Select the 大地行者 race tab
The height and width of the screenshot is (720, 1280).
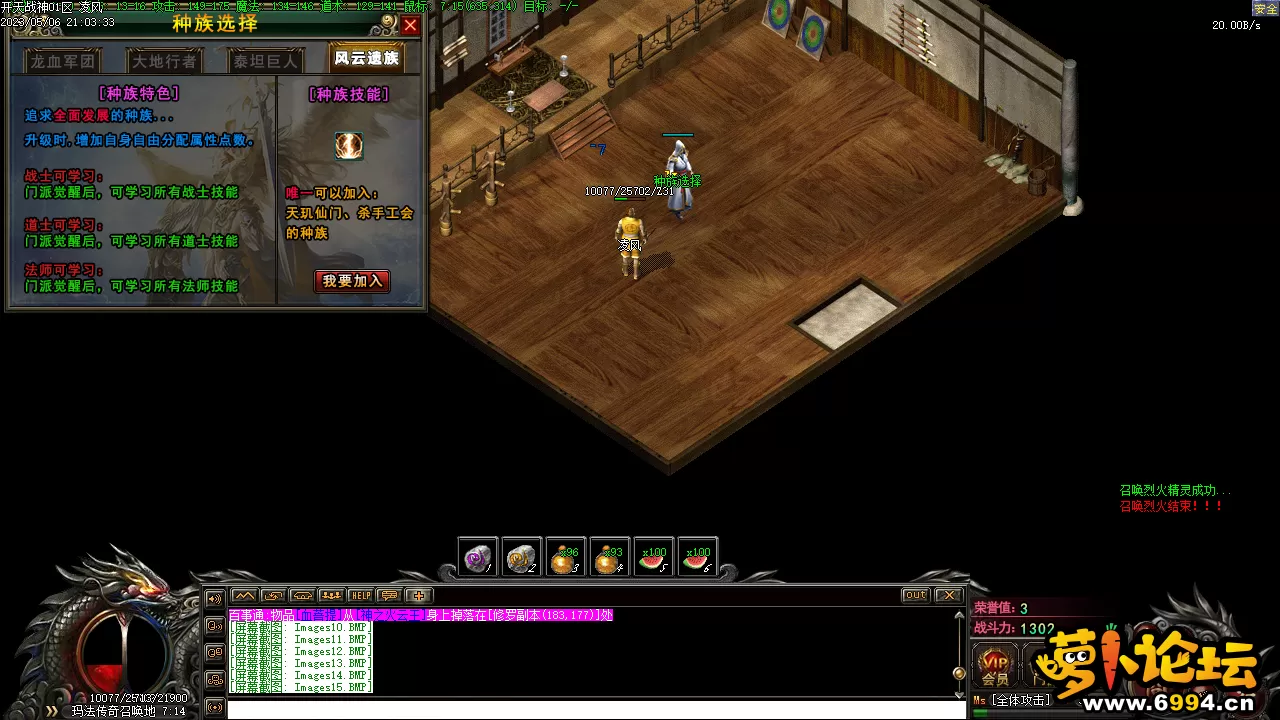(165, 61)
